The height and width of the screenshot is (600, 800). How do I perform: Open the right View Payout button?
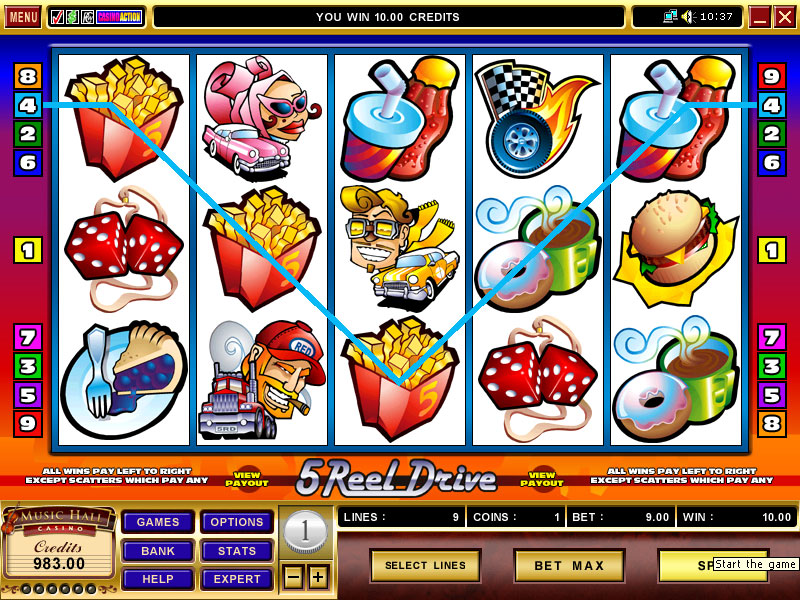tap(543, 479)
